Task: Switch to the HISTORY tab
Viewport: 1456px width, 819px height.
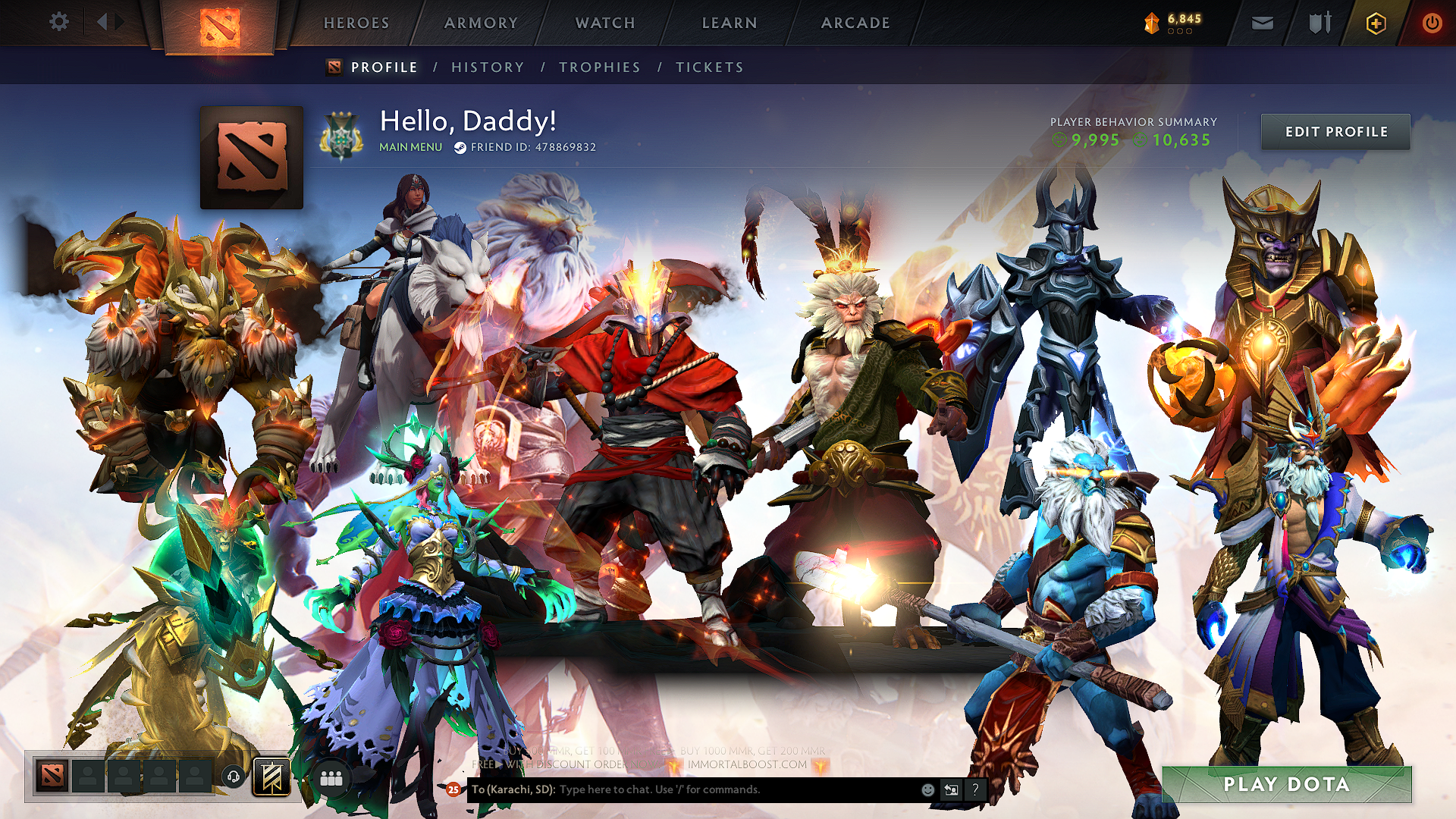Action: [x=487, y=67]
